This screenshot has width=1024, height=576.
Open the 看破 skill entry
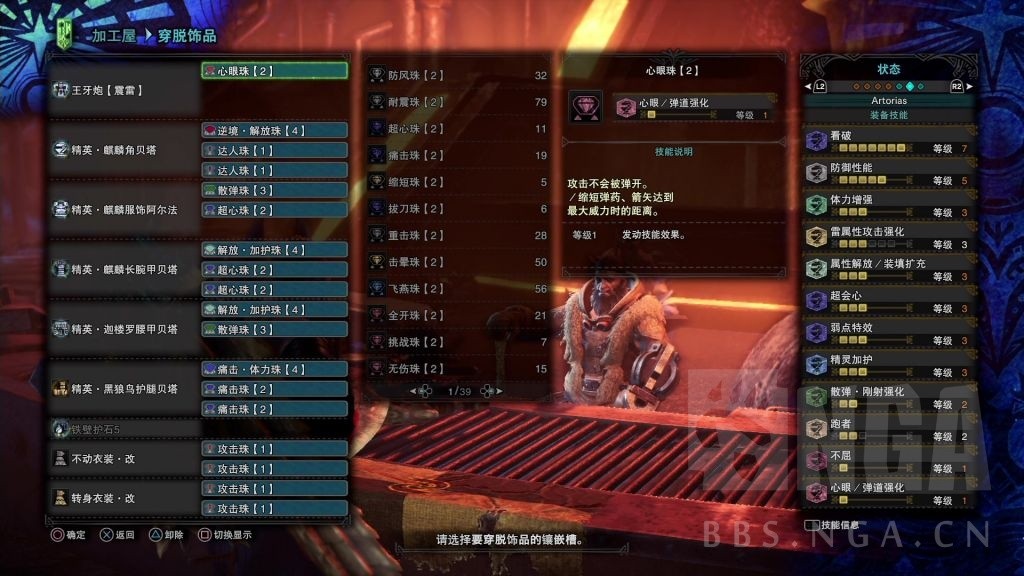(889, 142)
